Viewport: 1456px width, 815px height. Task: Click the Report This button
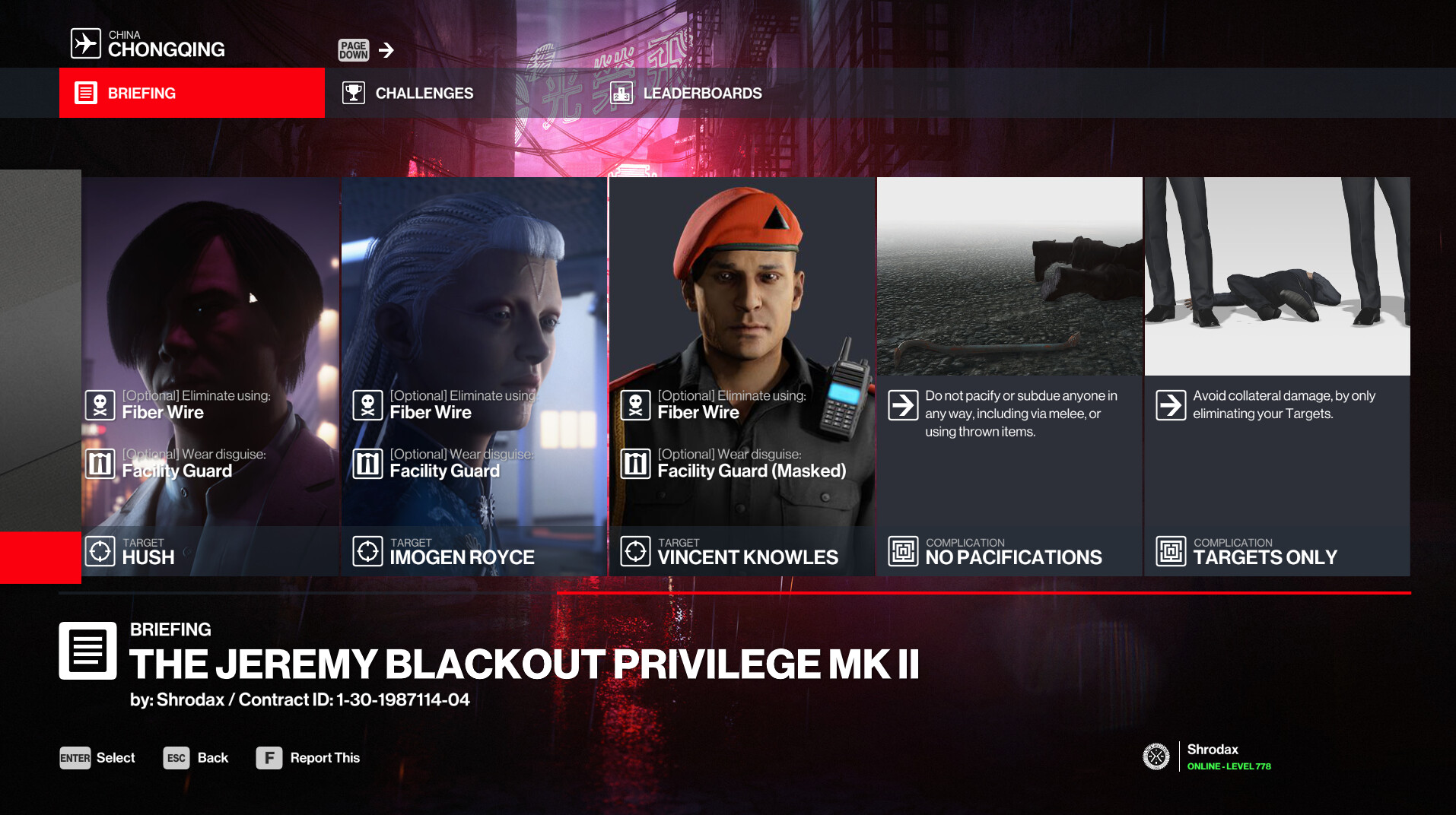[308, 758]
